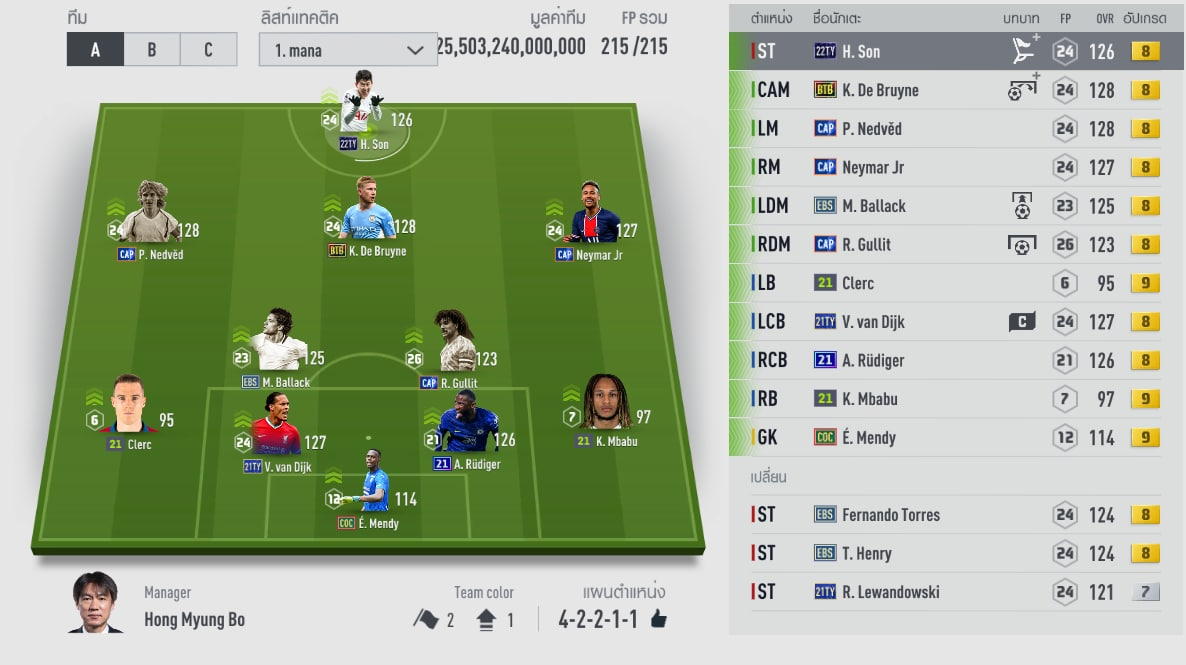Open manager Hong Myung Bo portrait
This screenshot has width=1186, height=665.
coord(95,602)
